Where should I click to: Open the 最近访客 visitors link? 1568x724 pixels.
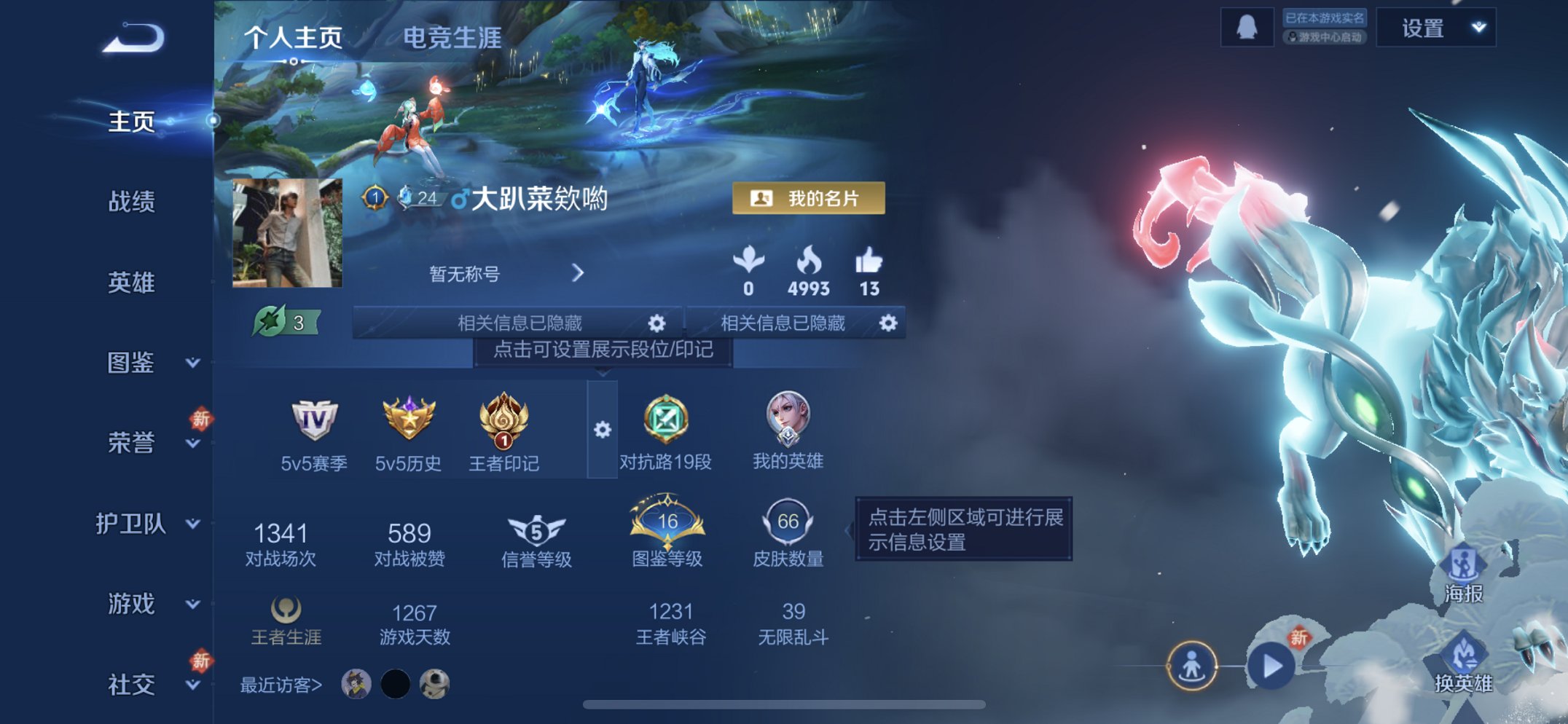click(x=279, y=685)
